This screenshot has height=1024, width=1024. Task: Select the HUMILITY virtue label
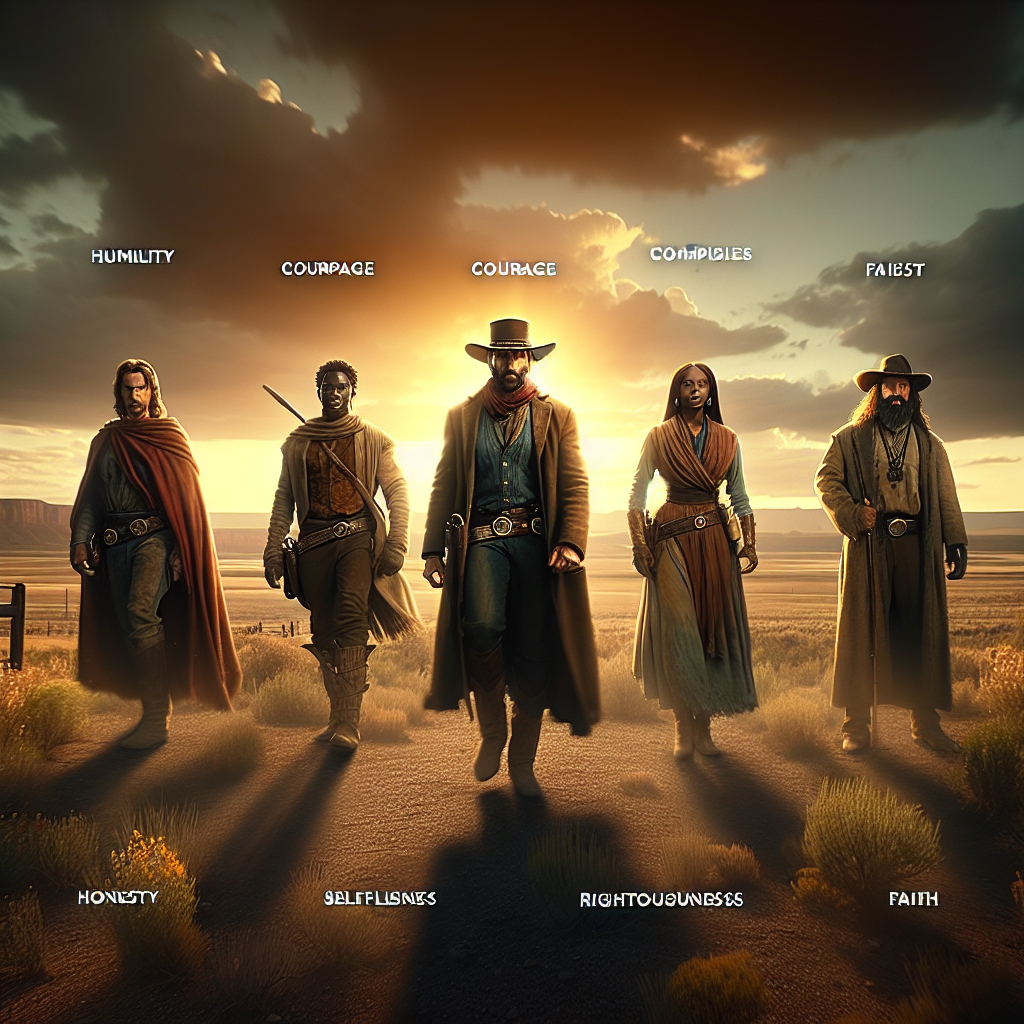(x=132, y=257)
